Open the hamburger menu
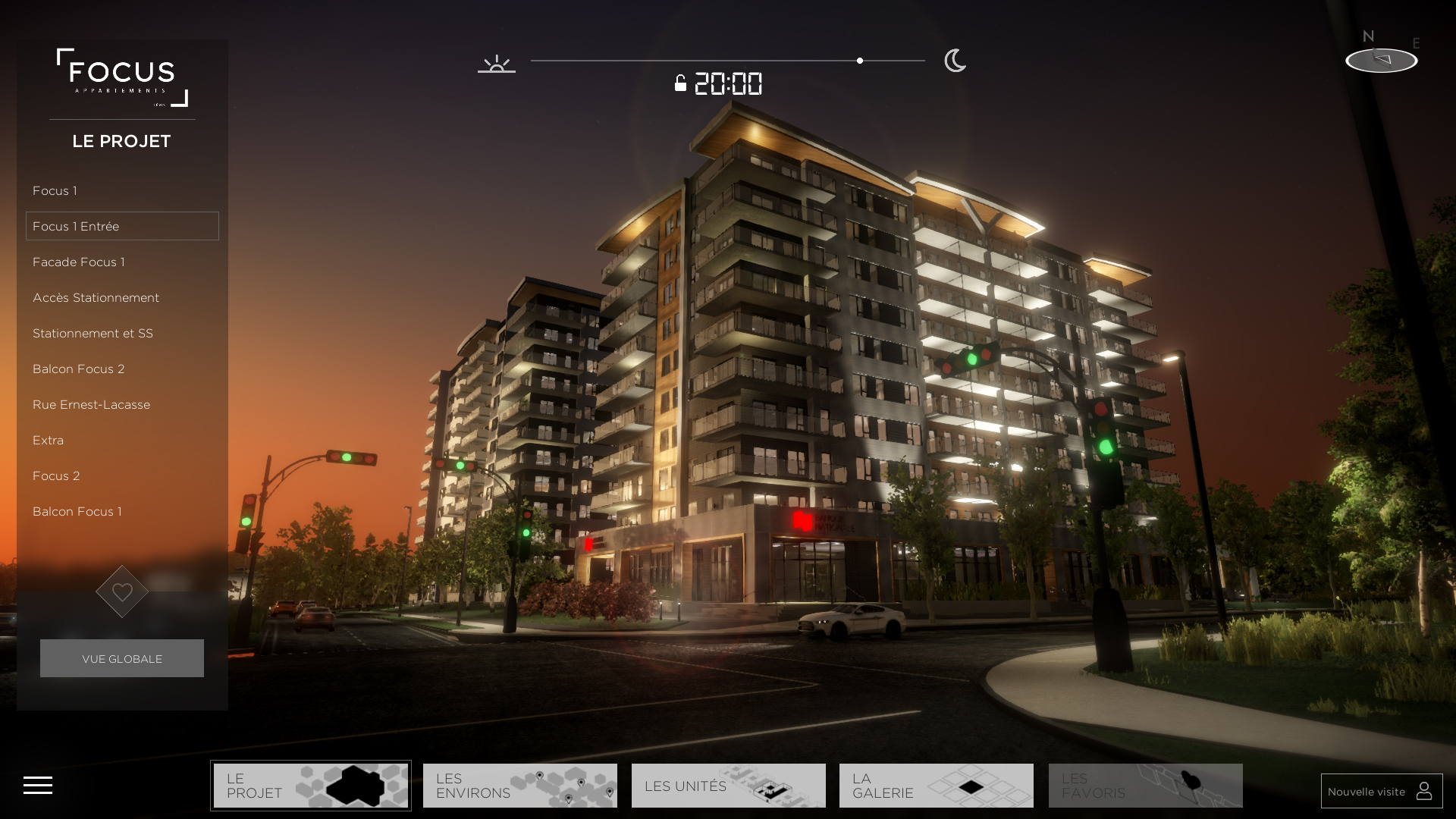The width and height of the screenshot is (1456, 819). 38,786
